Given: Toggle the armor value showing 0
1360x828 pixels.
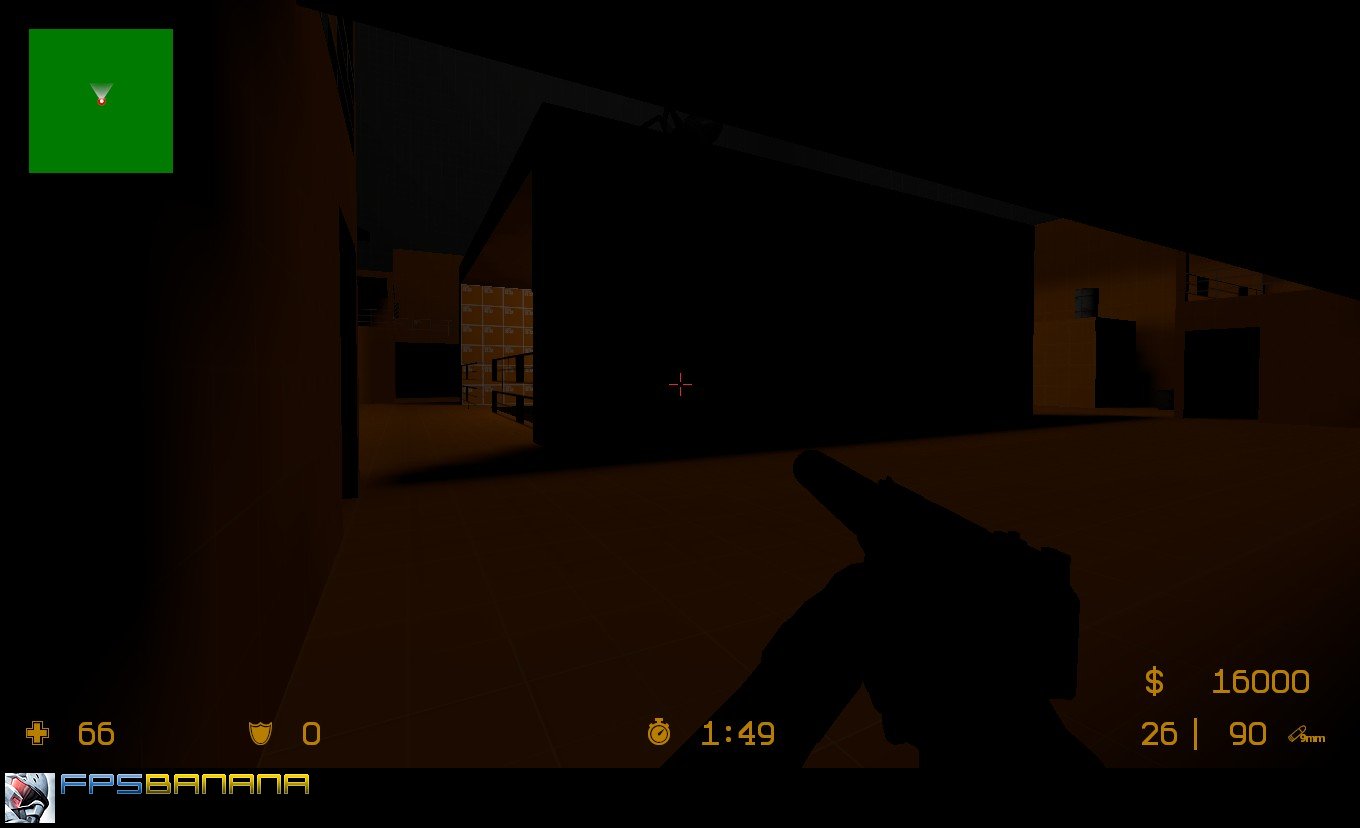Looking at the screenshot, I should tap(312, 734).
